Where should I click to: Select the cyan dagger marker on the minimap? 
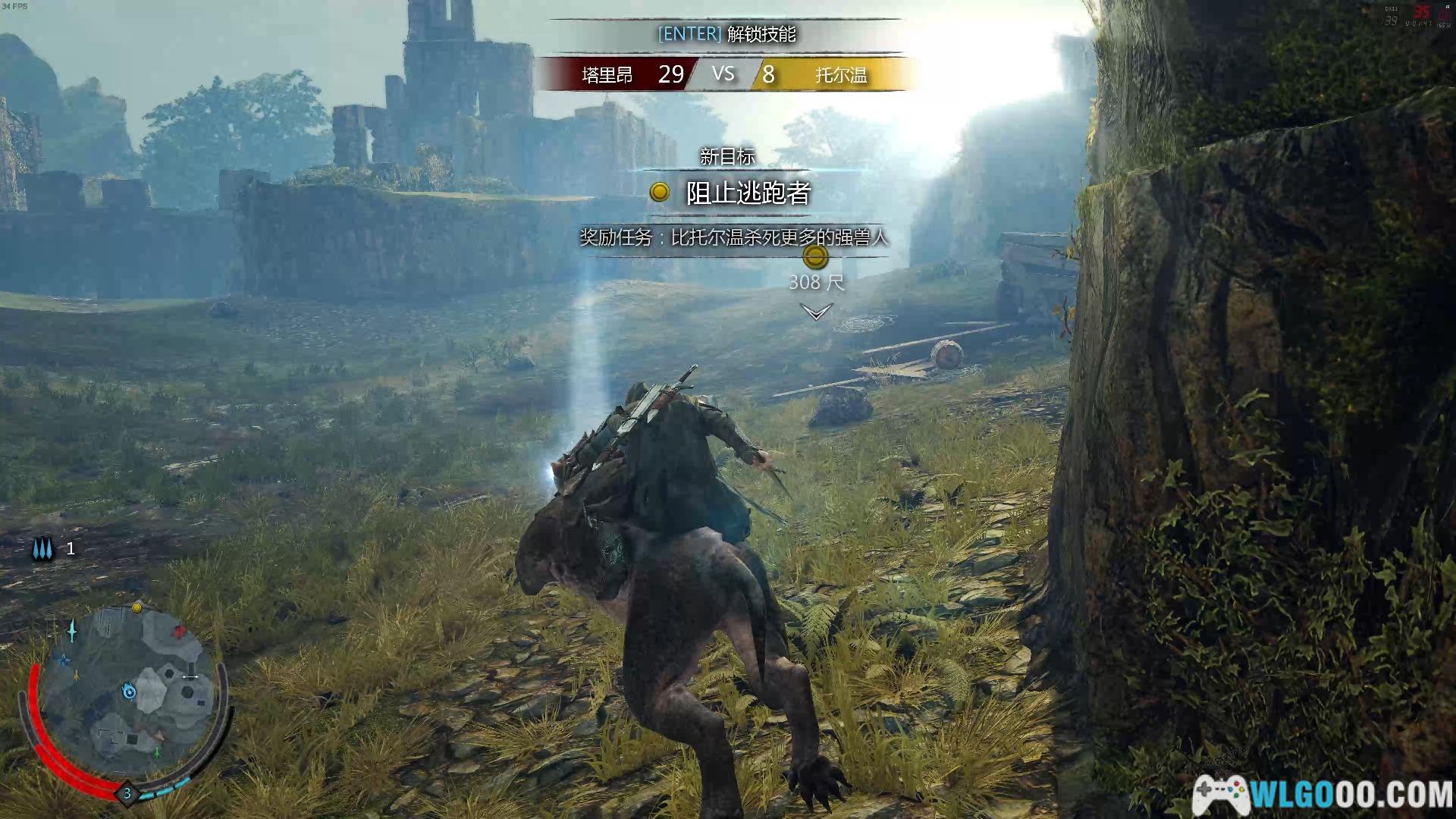point(73,630)
